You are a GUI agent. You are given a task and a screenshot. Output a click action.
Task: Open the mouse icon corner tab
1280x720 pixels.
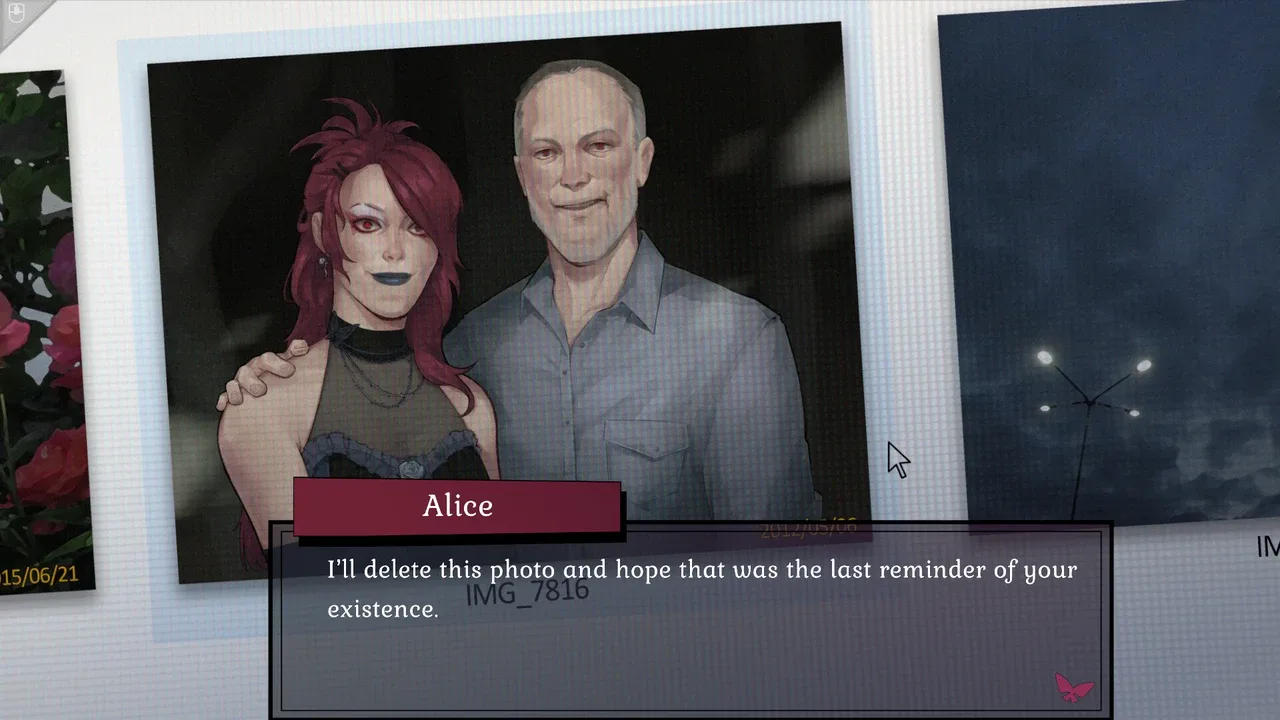[15, 15]
